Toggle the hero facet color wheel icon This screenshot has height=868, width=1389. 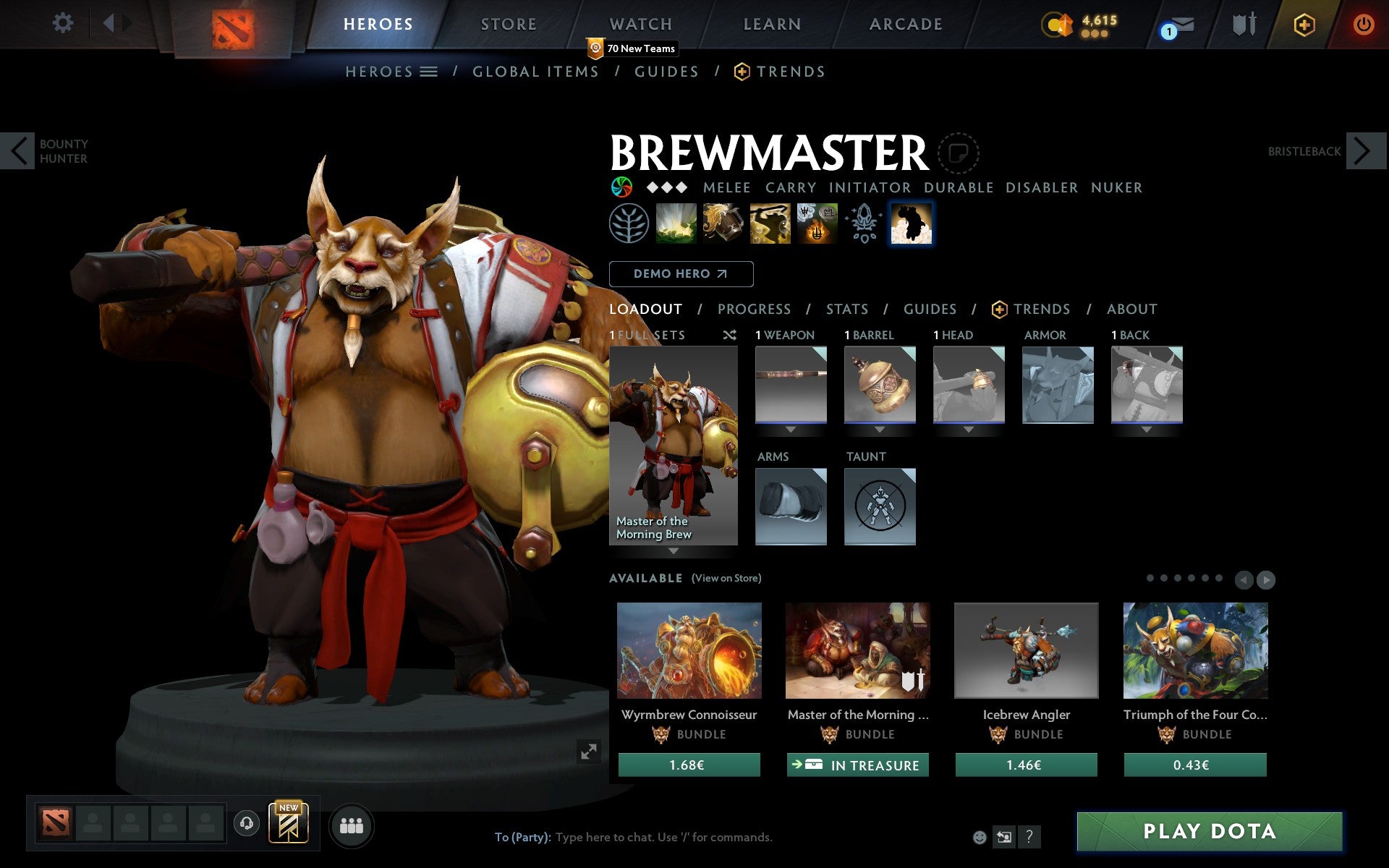tap(621, 187)
